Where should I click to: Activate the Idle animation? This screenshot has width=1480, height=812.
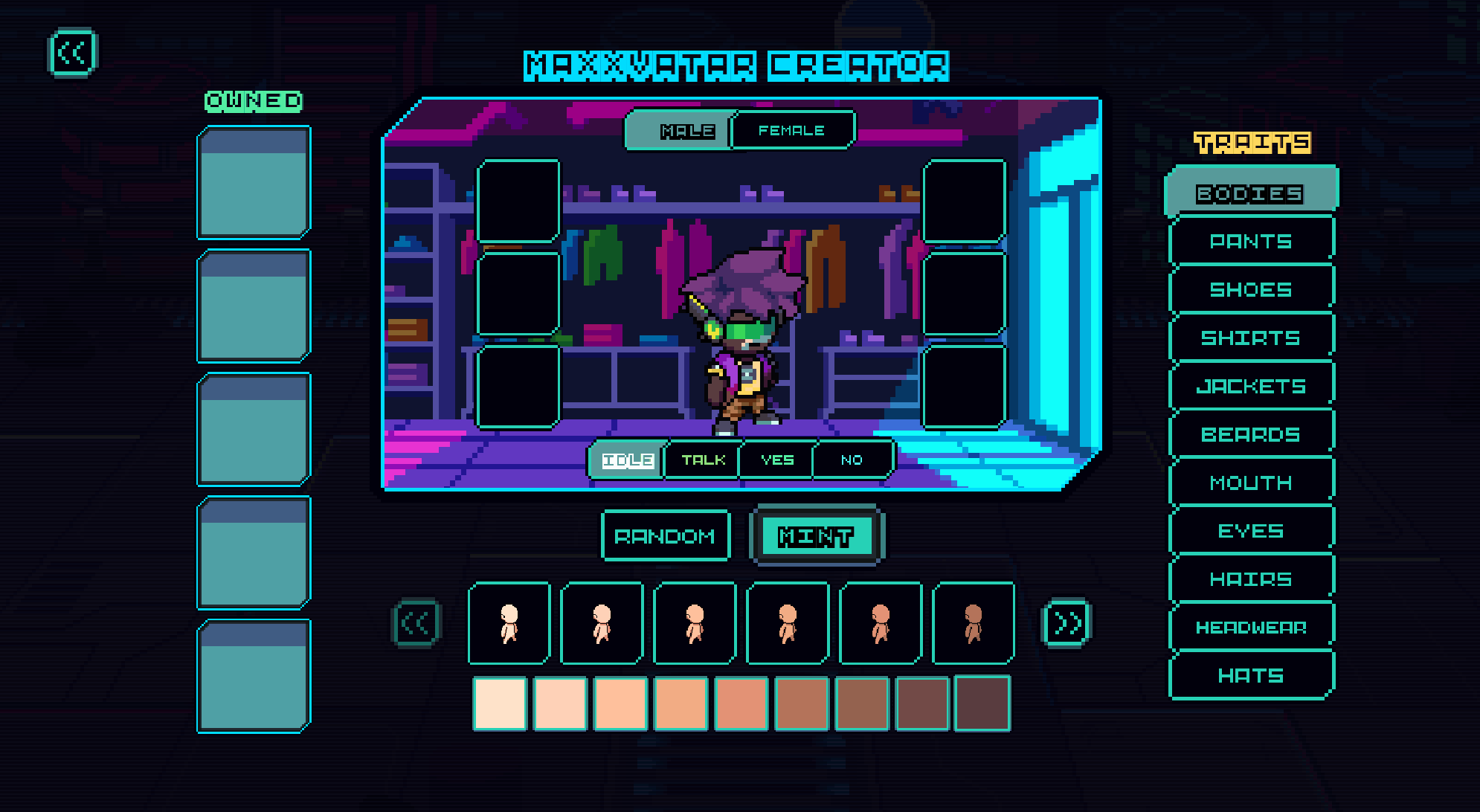[x=628, y=460]
